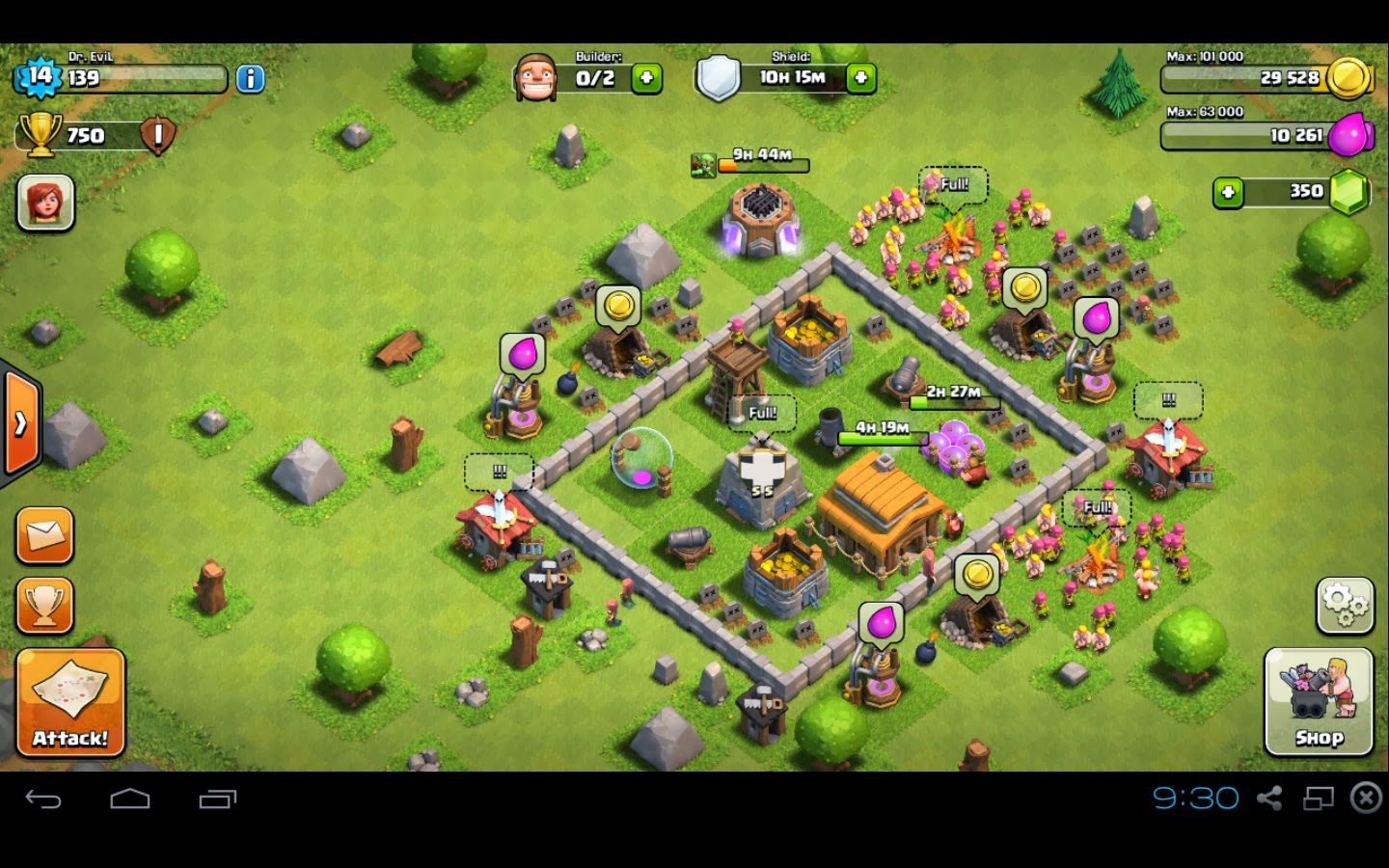Tap the level 14 experience badge
Viewport: 1389px width, 868px height.
click(39, 77)
